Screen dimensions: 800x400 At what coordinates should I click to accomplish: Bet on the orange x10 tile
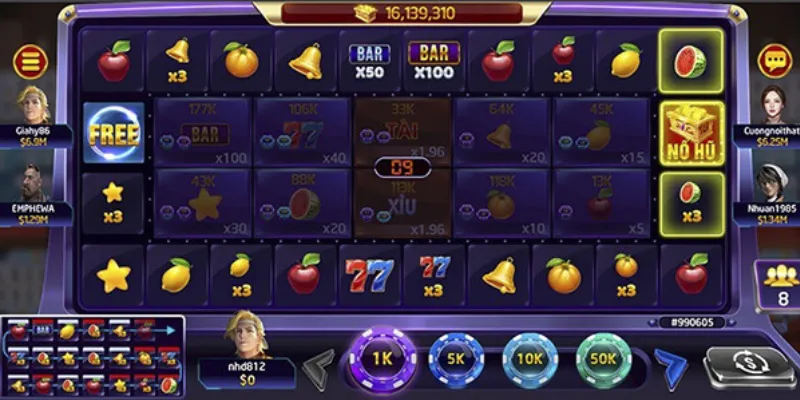pos(501,202)
